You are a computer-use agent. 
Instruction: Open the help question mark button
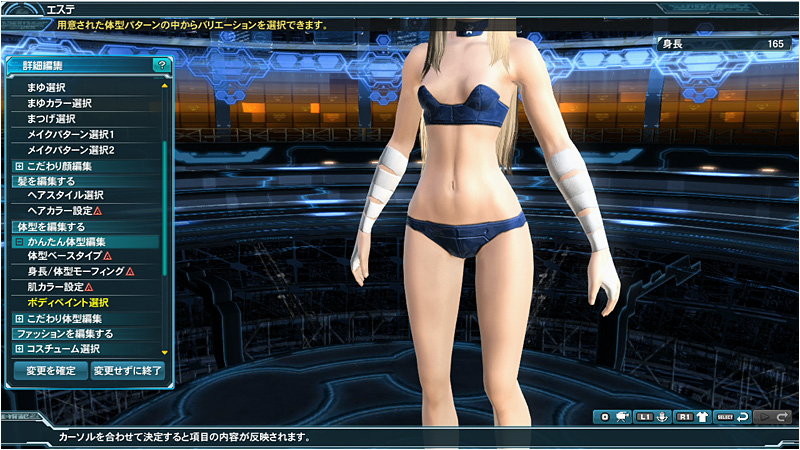pos(161,64)
